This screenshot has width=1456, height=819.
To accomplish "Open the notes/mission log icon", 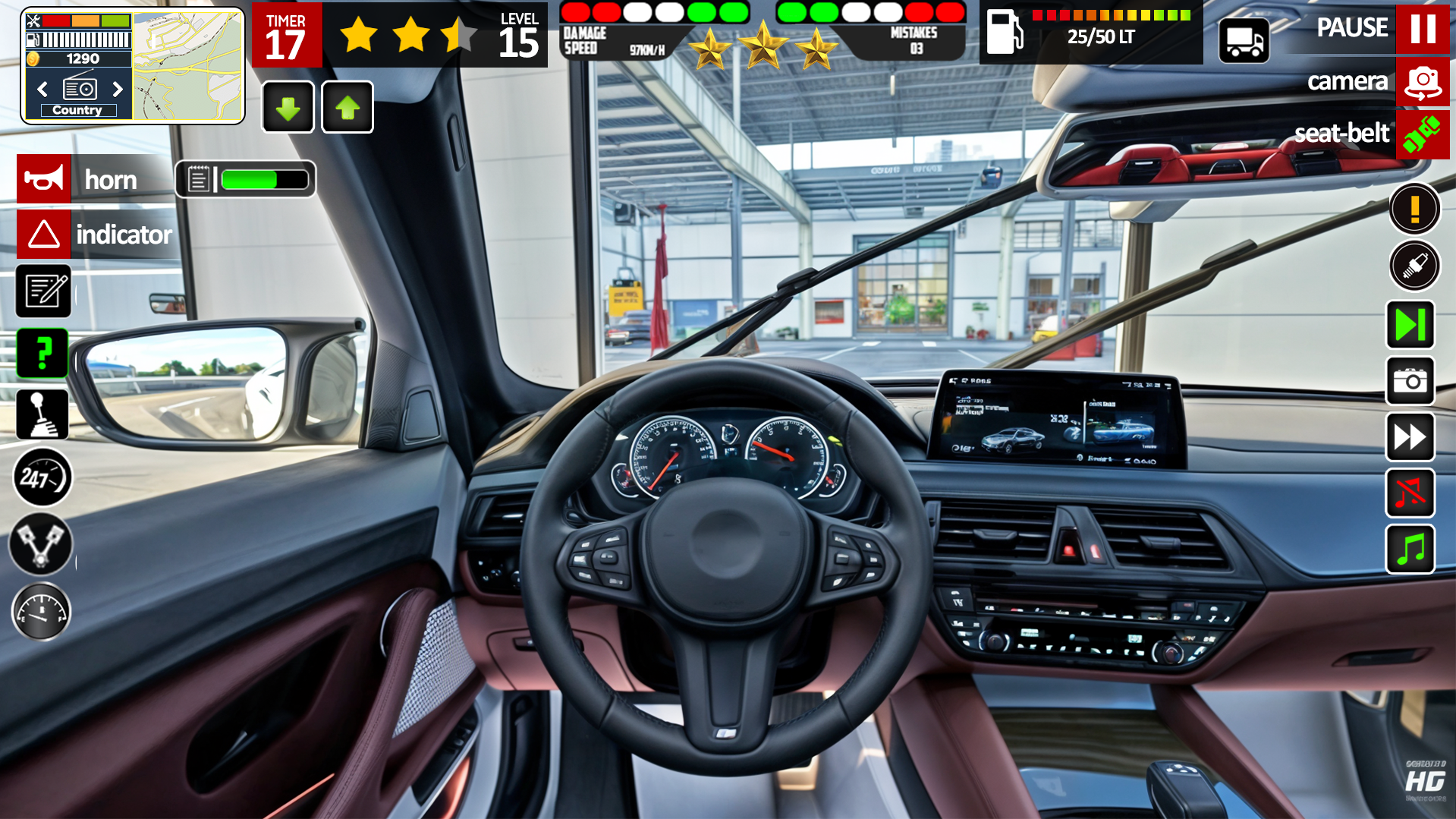I will [43, 291].
